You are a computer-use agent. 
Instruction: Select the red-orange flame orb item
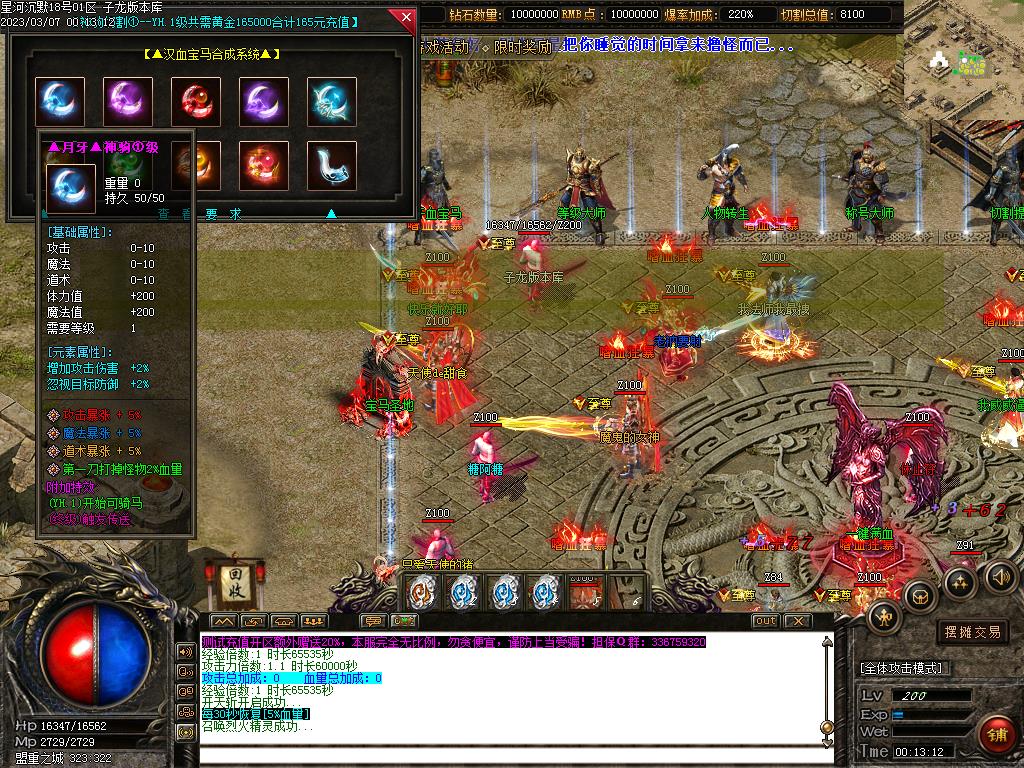click(x=263, y=164)
